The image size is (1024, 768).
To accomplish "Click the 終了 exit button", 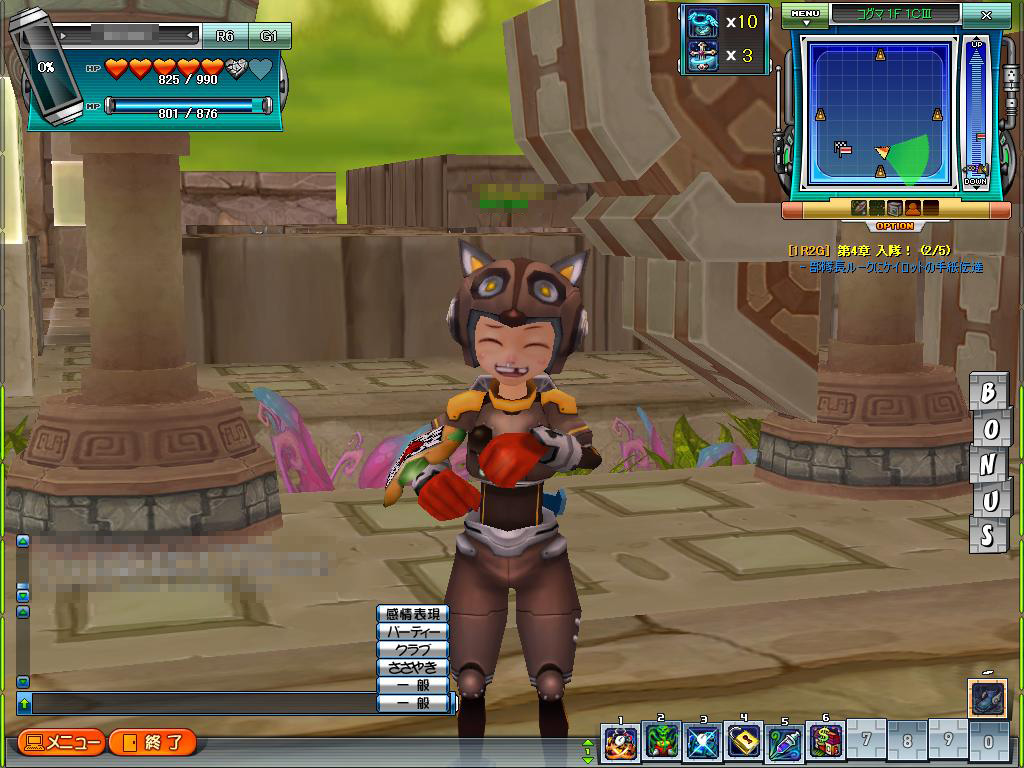I will coord(153,743).
